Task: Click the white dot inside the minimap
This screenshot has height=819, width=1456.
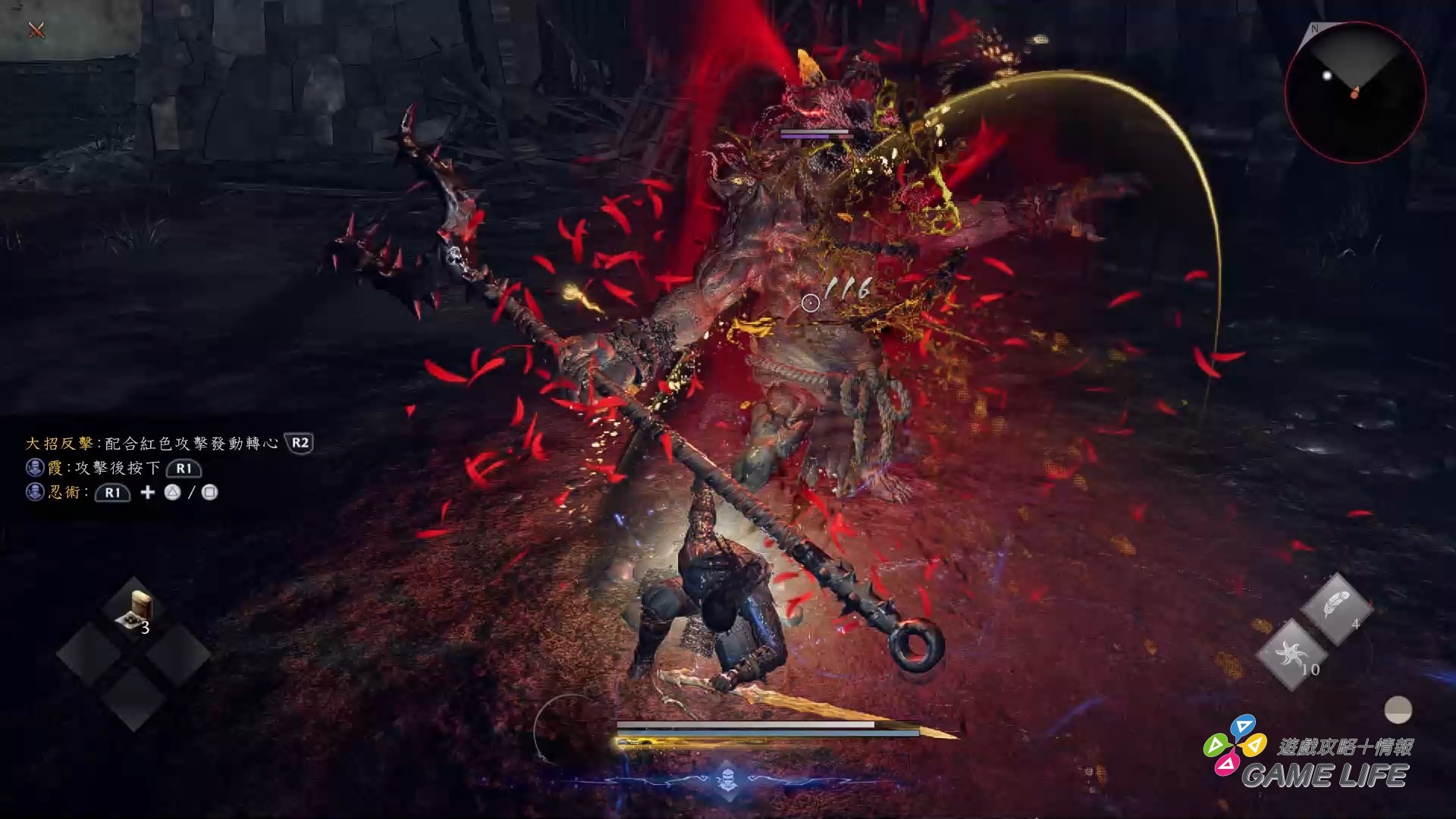Action: tap(1327, 76)
